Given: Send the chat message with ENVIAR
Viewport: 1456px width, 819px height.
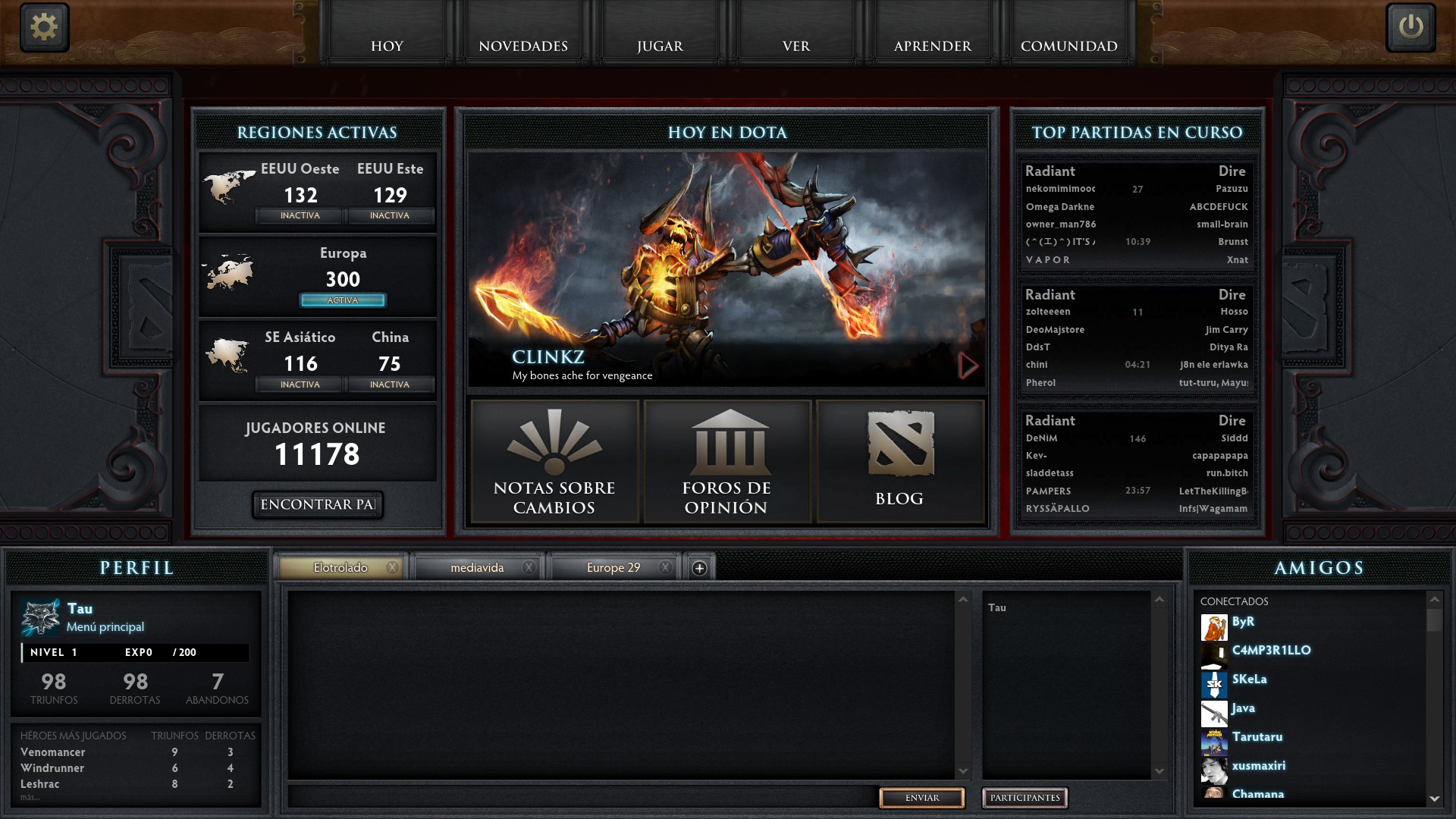Looking at the screenshot, I should click(921, 798).
